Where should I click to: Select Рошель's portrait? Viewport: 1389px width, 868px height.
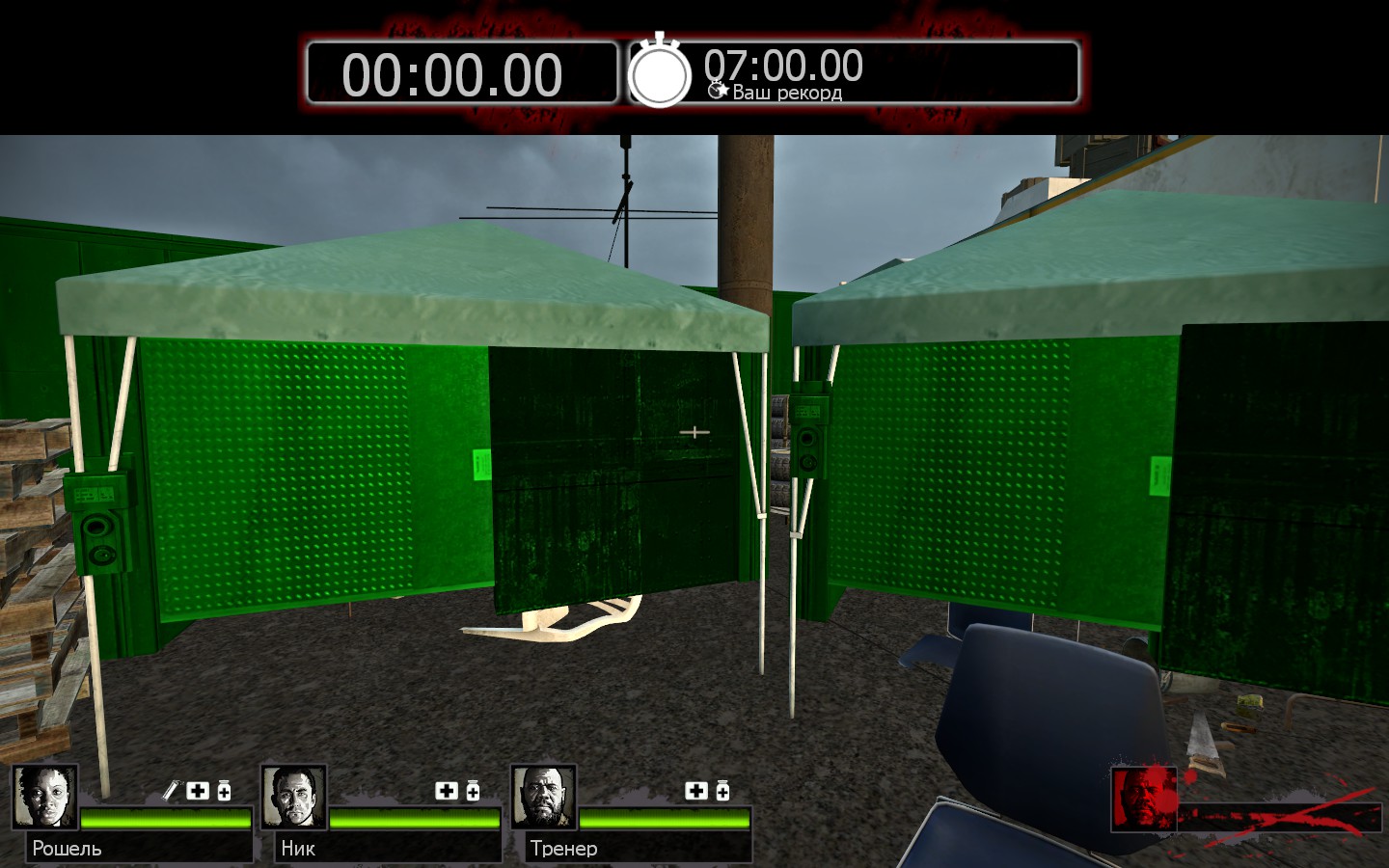click(44, 797)
